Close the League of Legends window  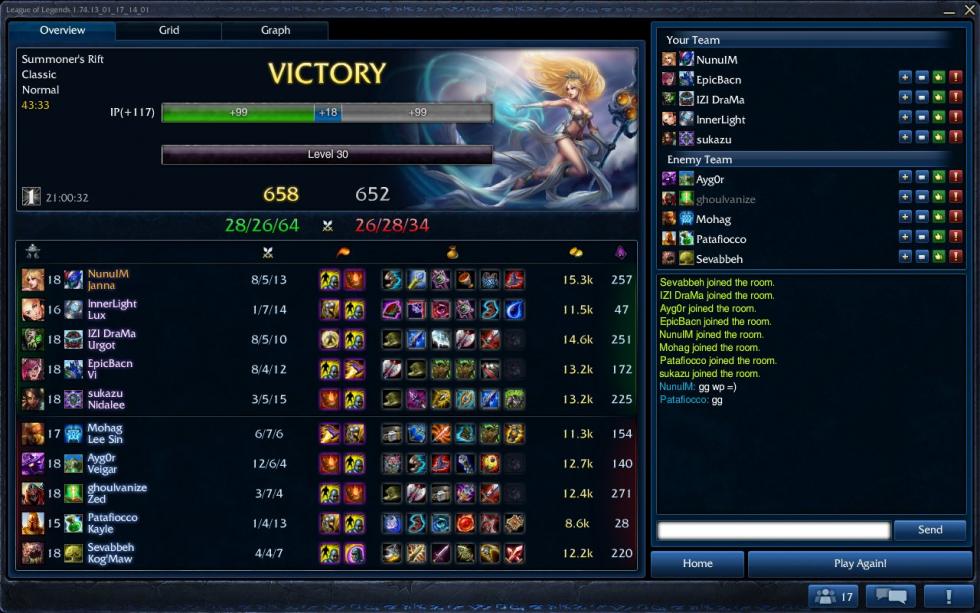[966, 9]
